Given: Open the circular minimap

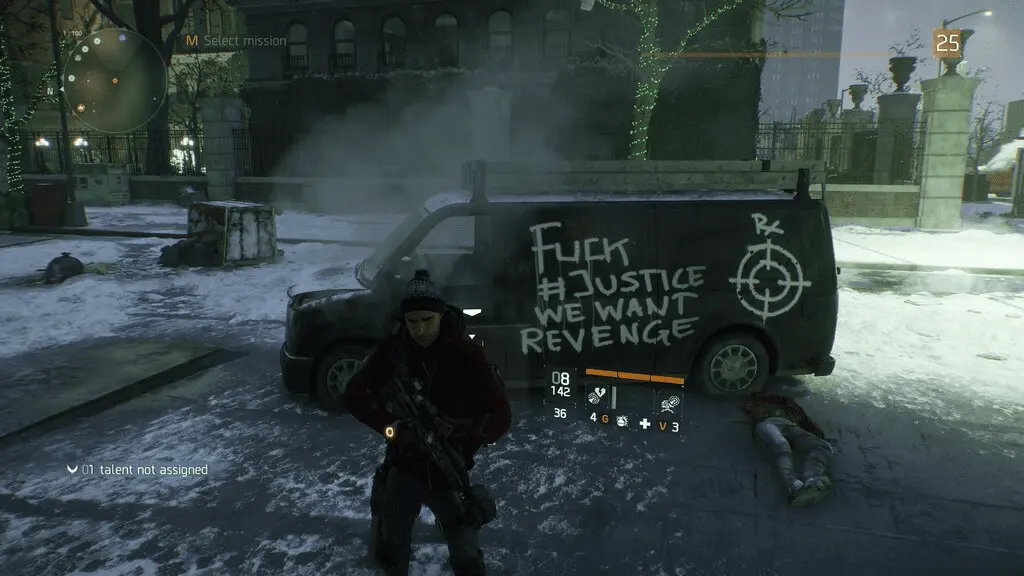Looking at the screenshot, I should [114, 80].
